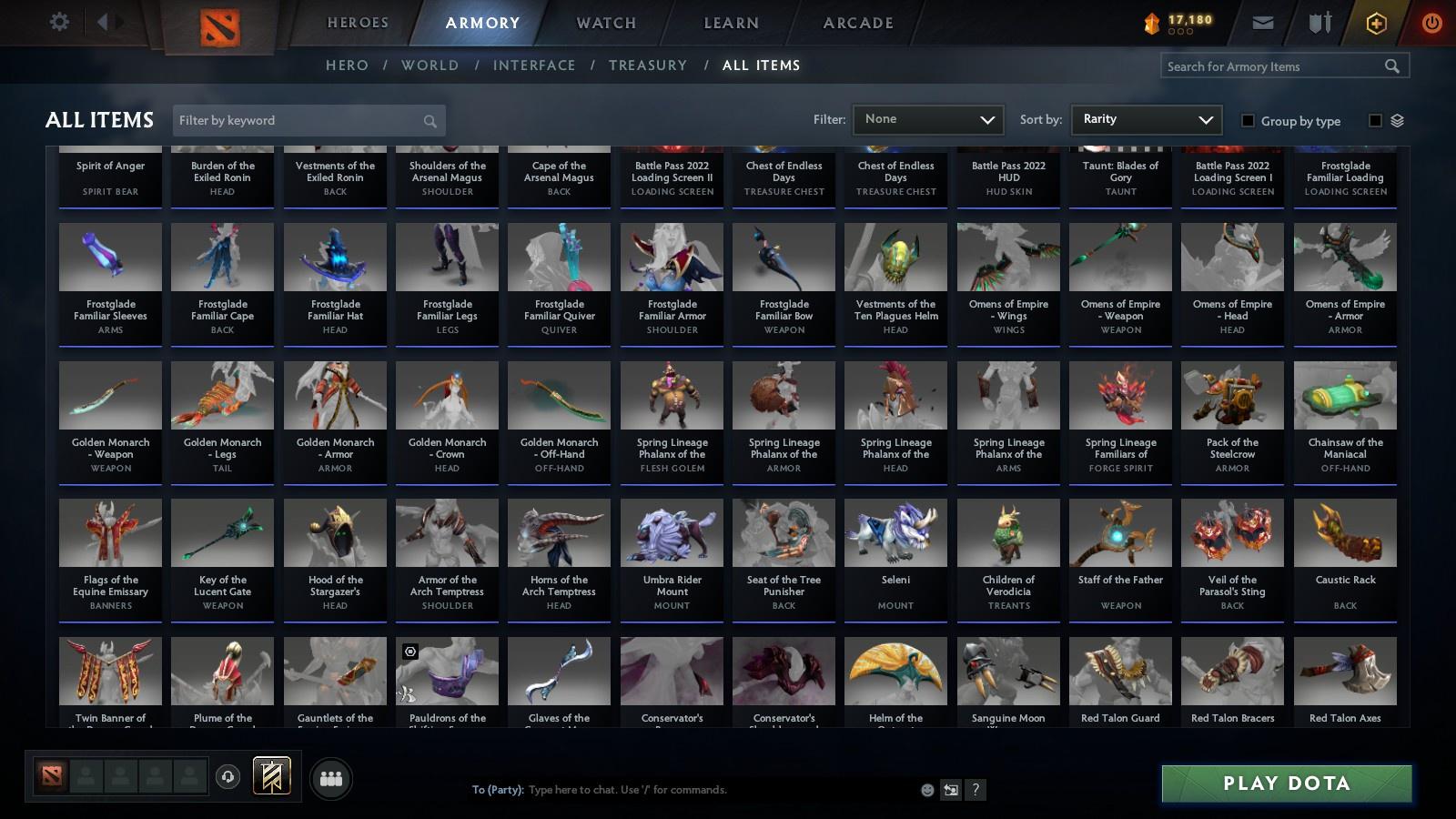Click the find party group icon
This screenshot has height=819, width=1456.
coord(331,778)
